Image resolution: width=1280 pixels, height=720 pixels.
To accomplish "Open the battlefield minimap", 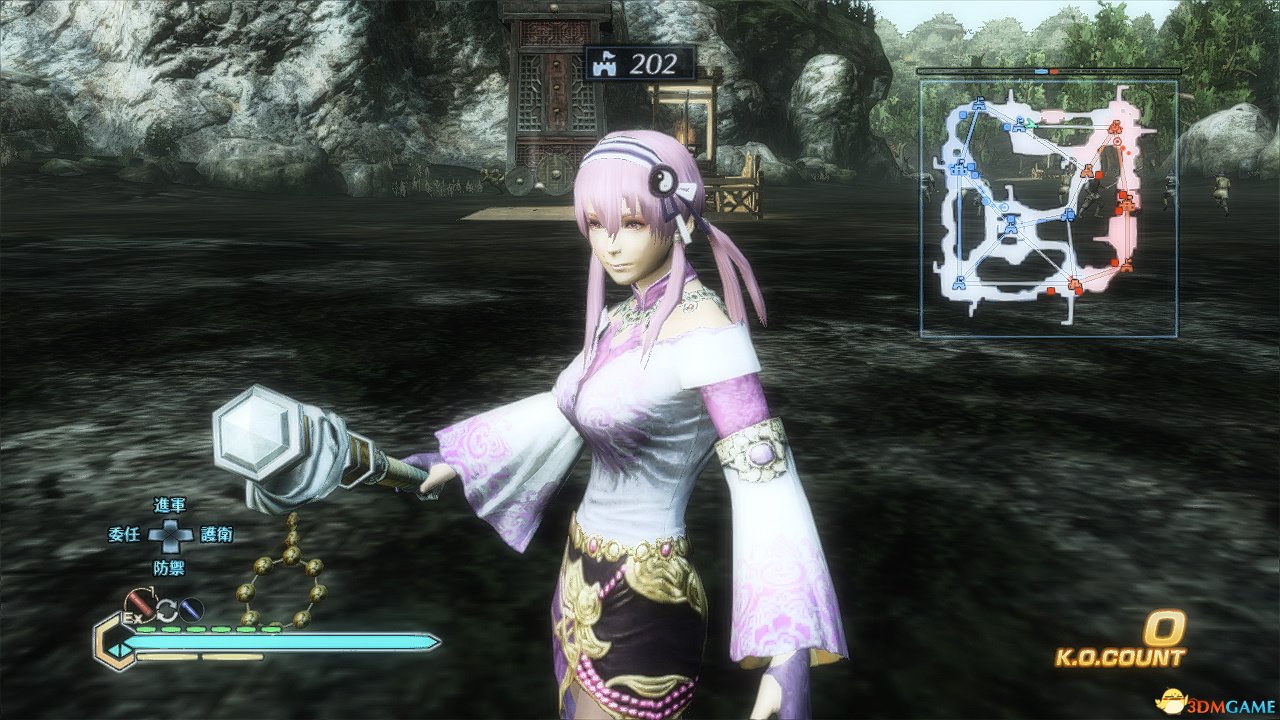I will [x=1048, y=208].
